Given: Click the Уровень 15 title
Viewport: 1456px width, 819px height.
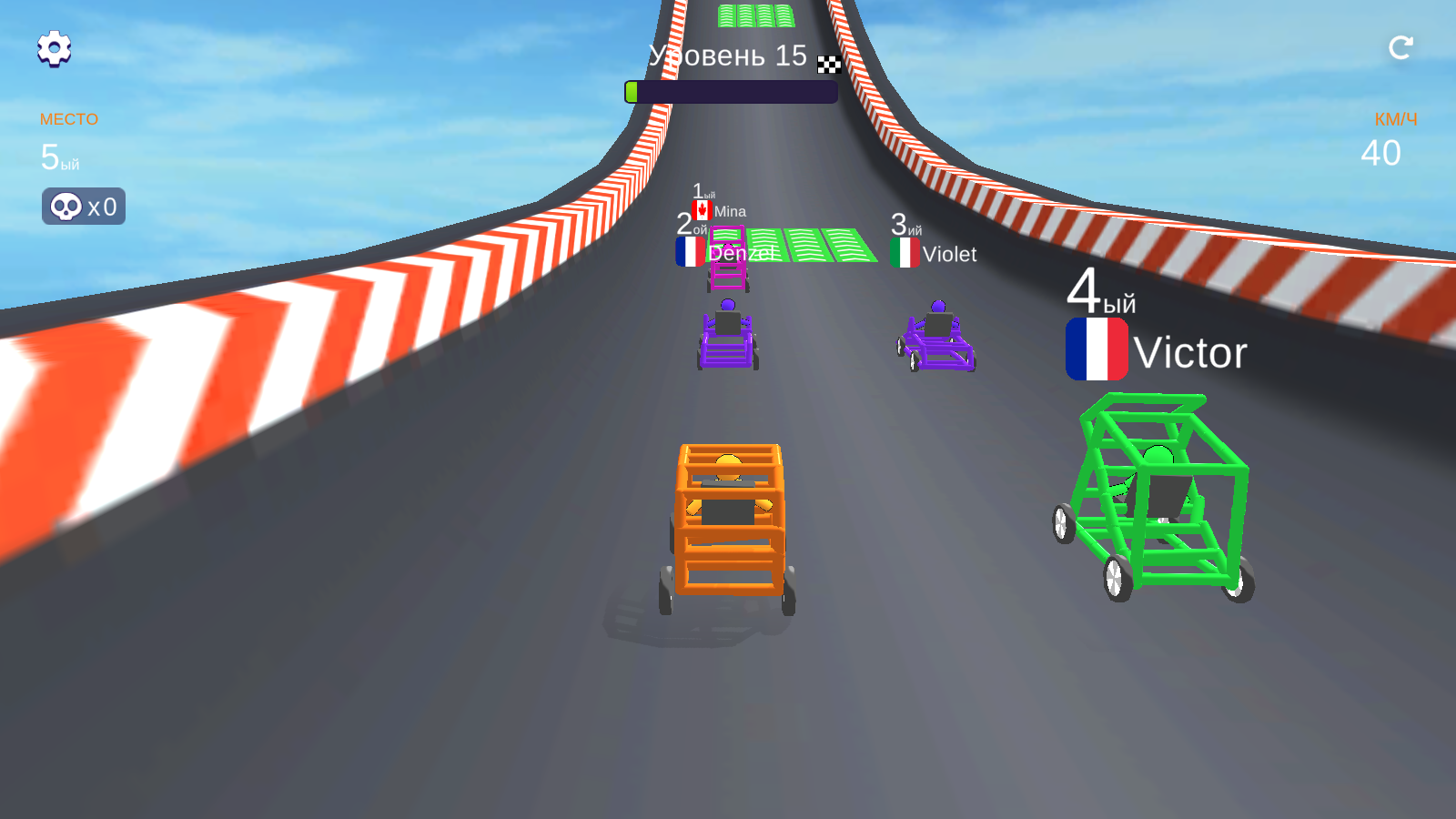Looking at the screenshot, I should 725,56.
